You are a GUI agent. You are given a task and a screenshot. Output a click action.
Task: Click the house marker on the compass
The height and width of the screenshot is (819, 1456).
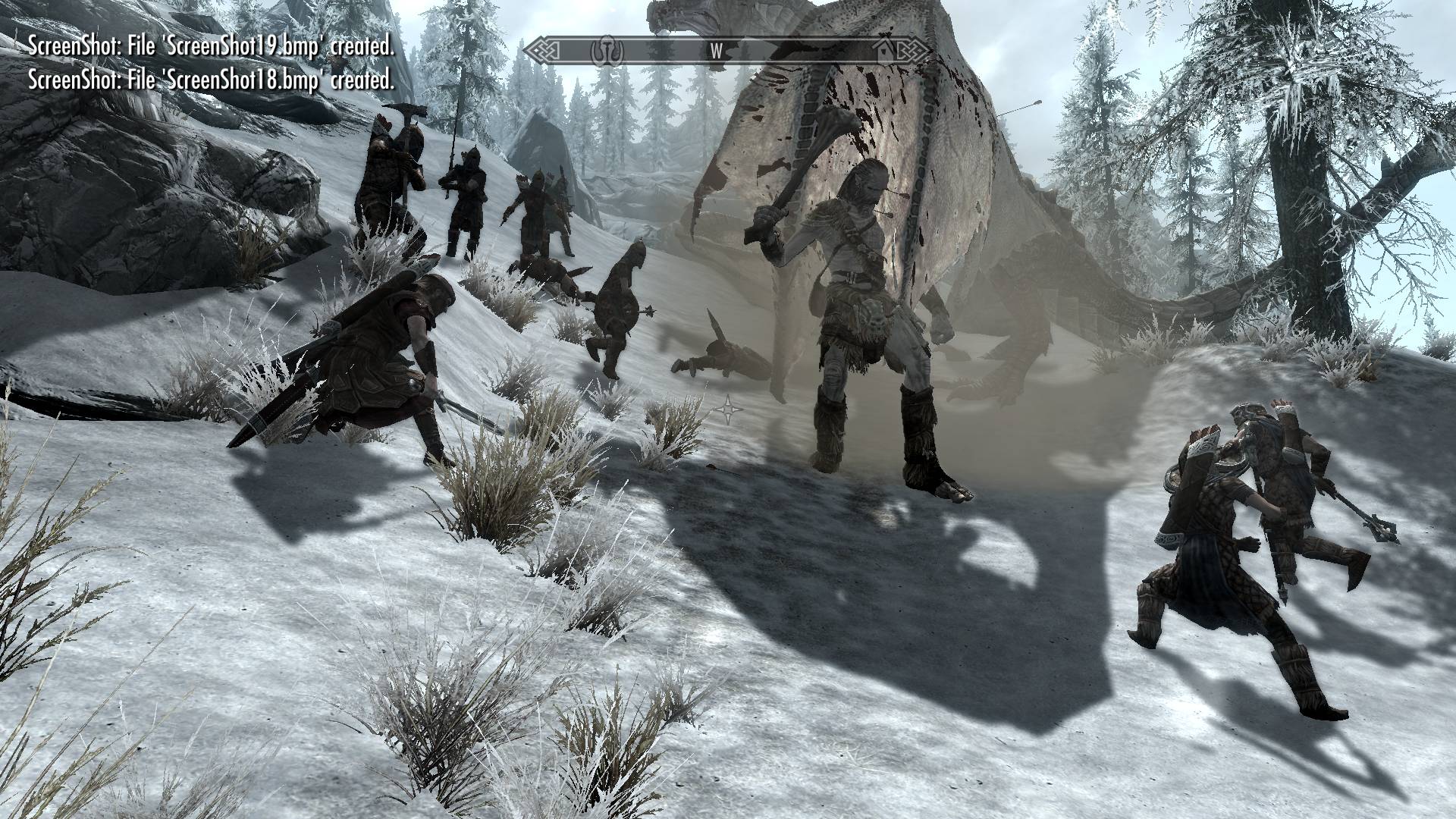pyautogui.click(x=883, y=51)
